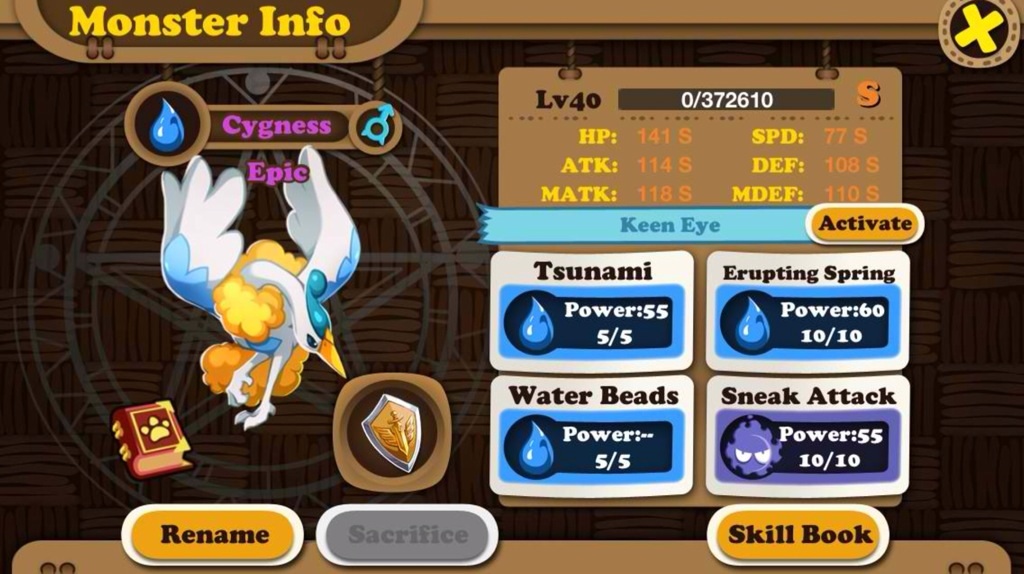This screenshot has height=574, width=1024.
Task: Open the golden shield equipment slot
Action: click(391, 432)
